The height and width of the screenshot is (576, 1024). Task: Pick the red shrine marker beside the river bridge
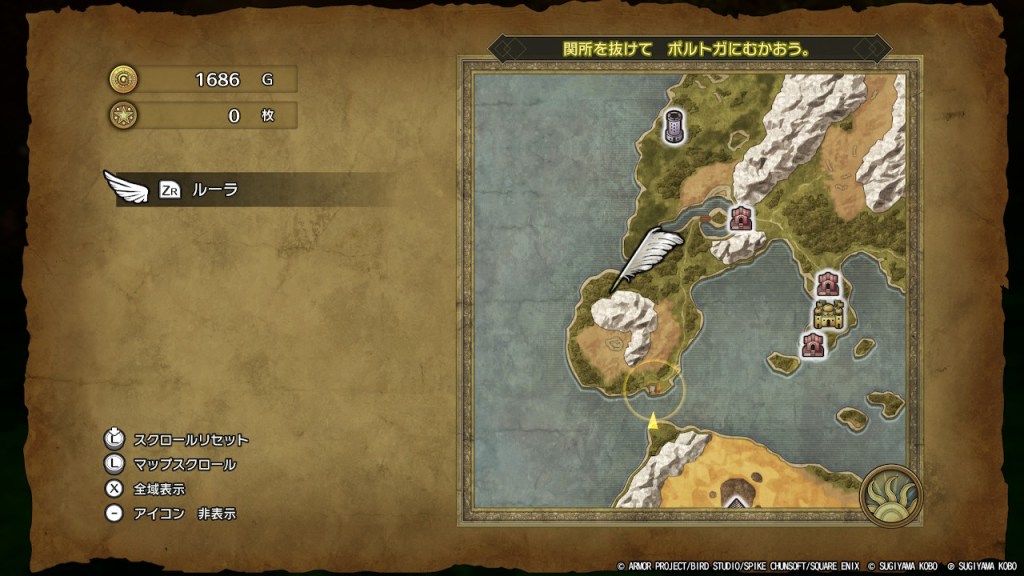pos(741,218)
